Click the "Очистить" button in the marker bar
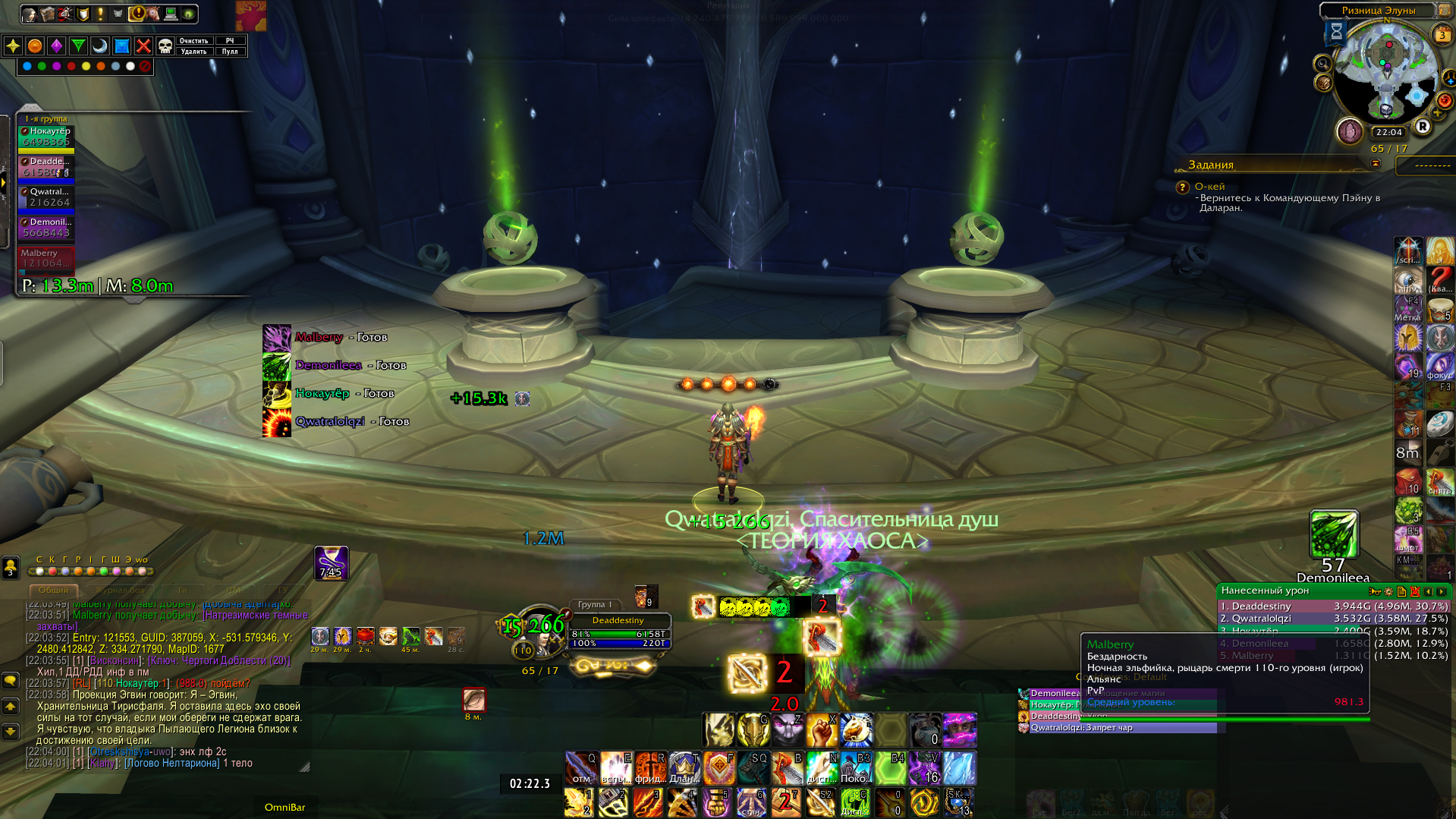The width and height of the screenshot is (1456, 819). coord(193,41)
